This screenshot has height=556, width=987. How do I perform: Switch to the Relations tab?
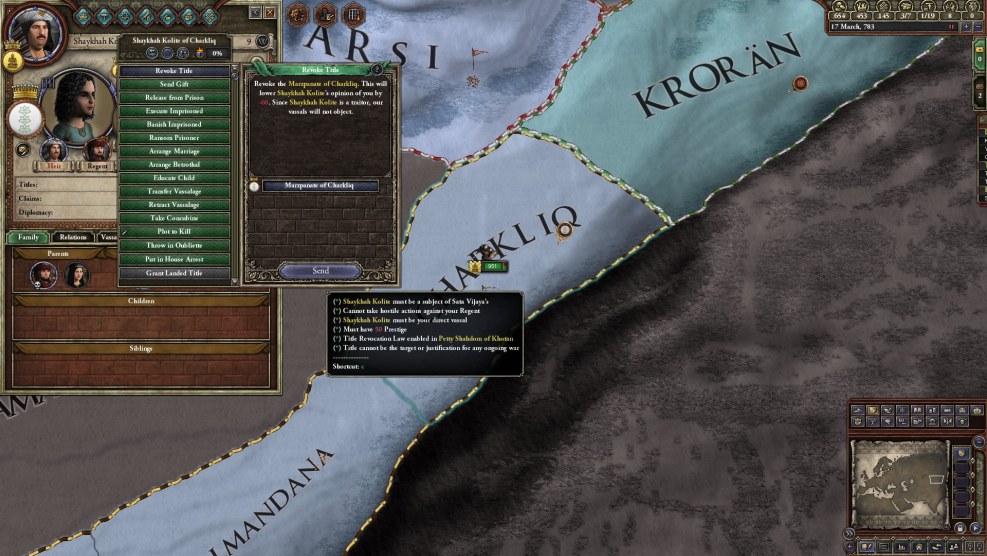(73, 237)
